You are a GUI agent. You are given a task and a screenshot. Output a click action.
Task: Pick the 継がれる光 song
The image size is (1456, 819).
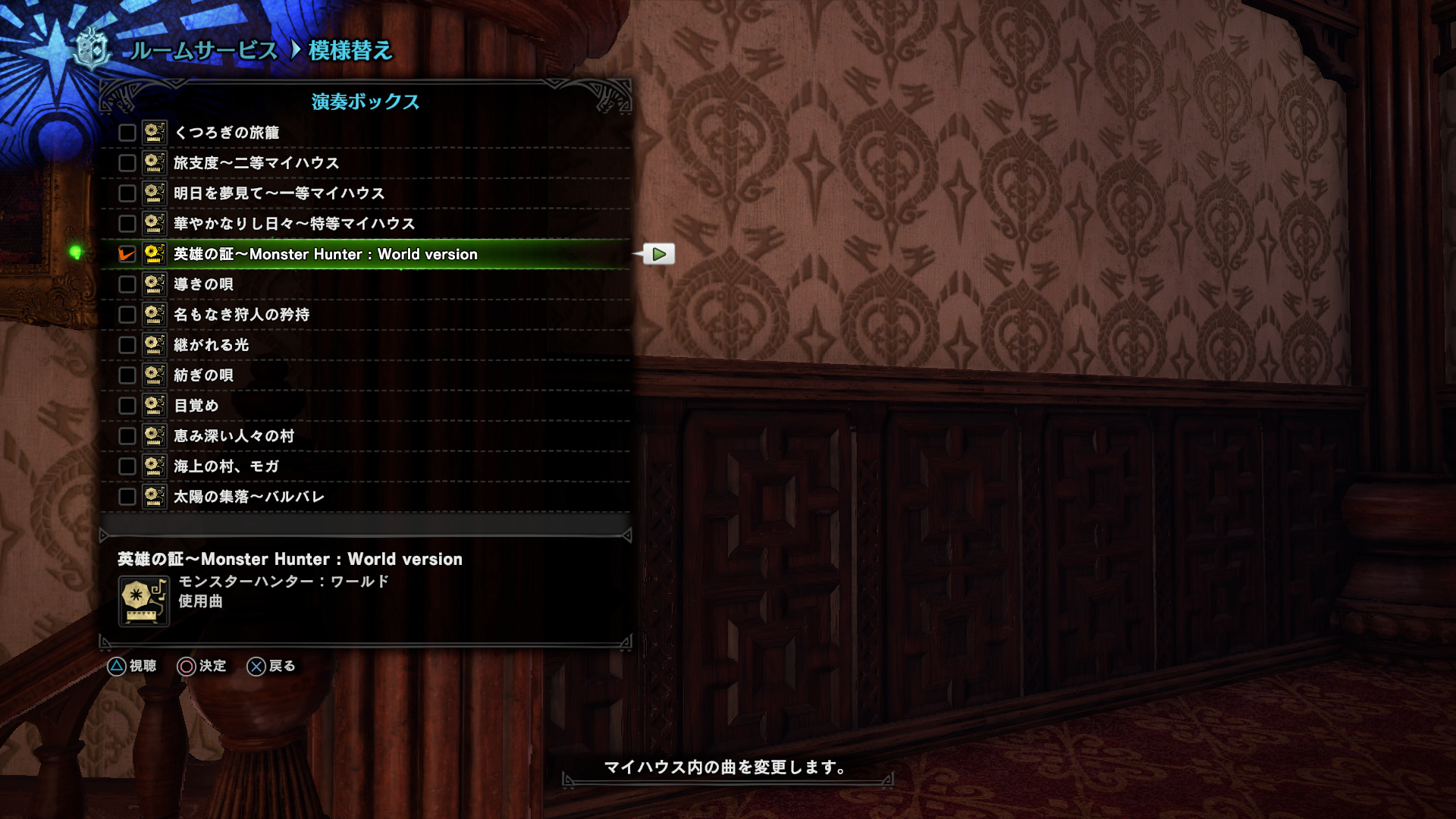pyautogui.click(x=211, y=345)
